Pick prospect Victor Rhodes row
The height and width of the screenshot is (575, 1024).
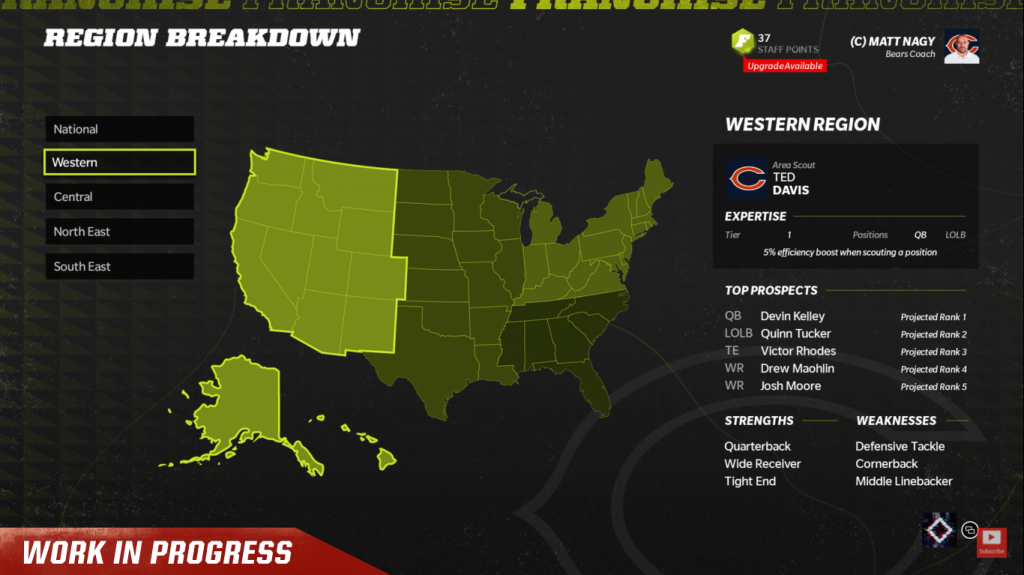pos(845,351)
